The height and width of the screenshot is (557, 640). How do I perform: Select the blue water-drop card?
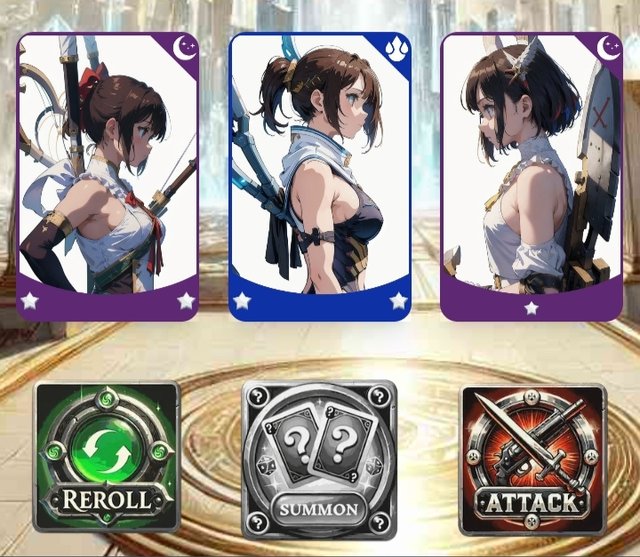coord(319,177)
